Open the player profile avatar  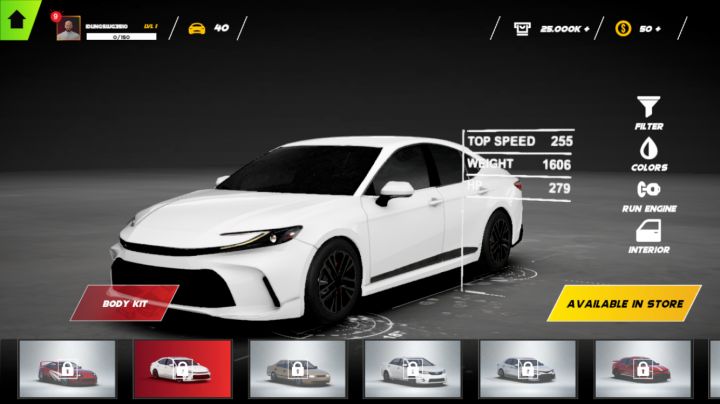68,28
